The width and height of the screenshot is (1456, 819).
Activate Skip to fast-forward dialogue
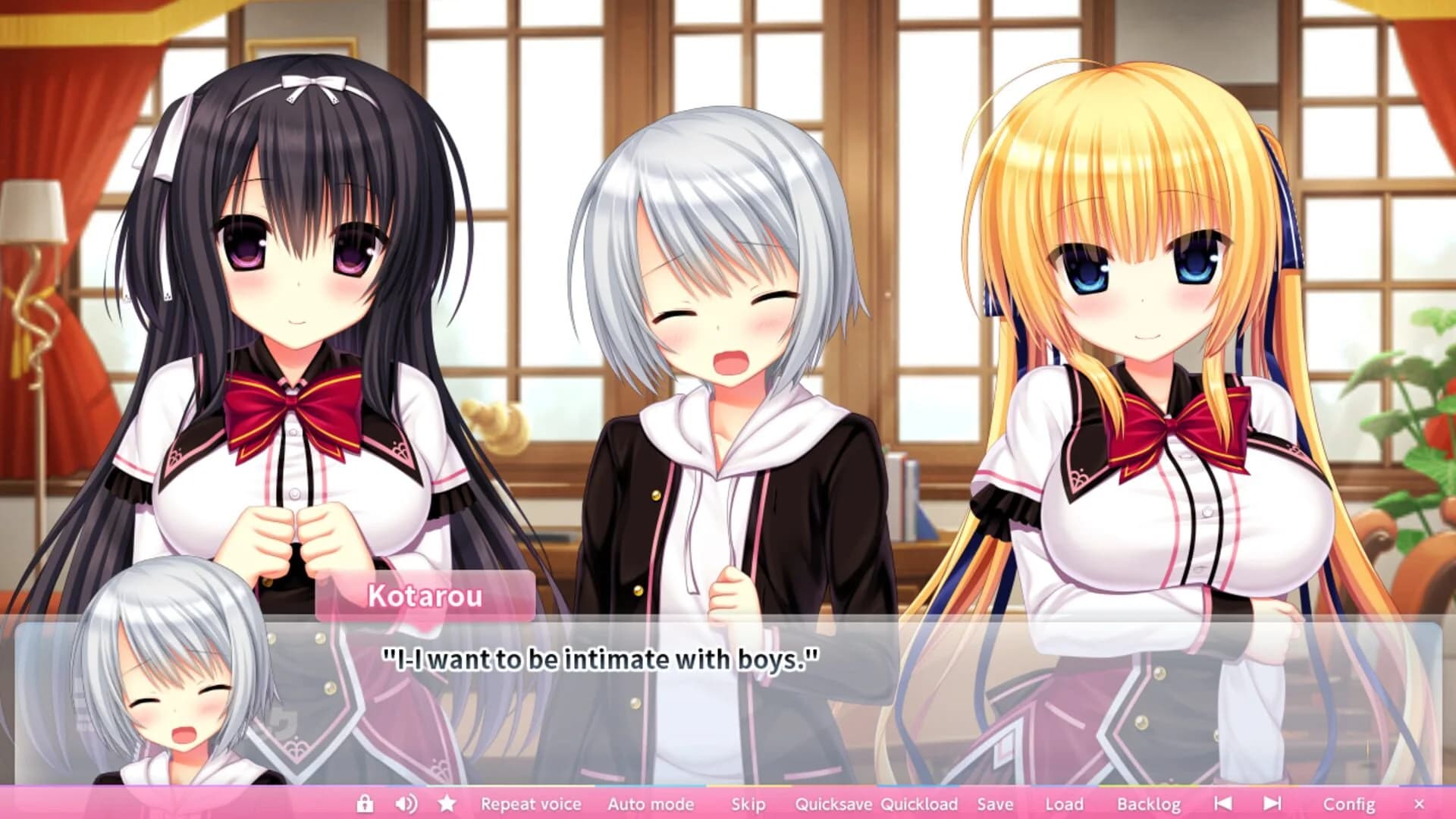tap(748, 803)
